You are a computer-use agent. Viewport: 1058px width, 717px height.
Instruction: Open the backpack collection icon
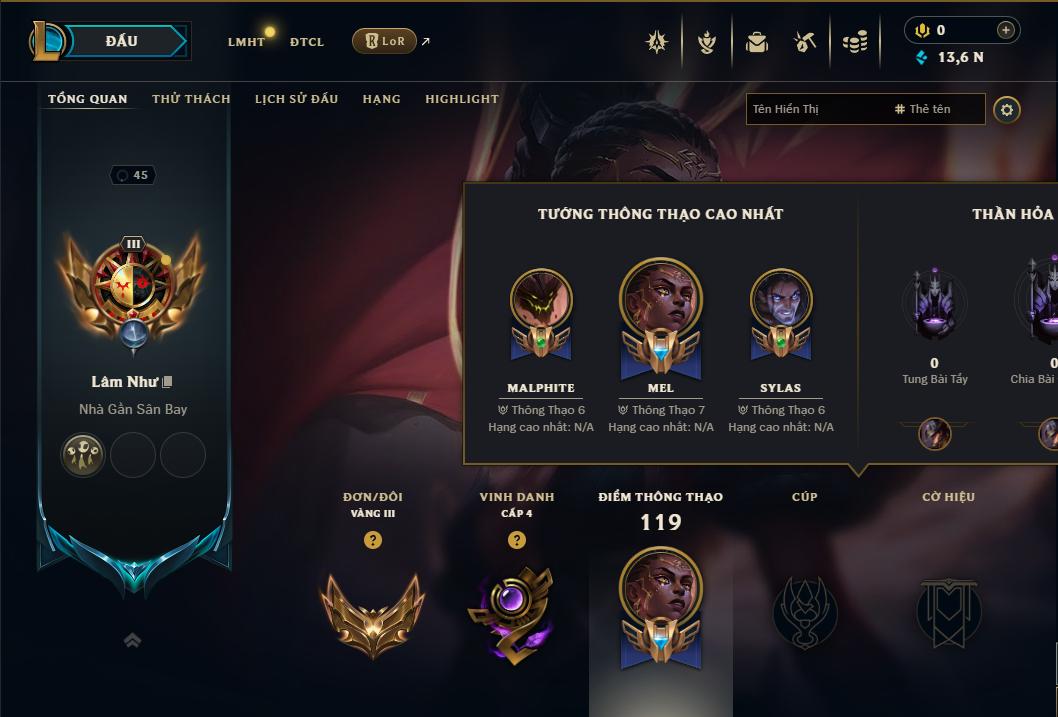coord(757,42)
